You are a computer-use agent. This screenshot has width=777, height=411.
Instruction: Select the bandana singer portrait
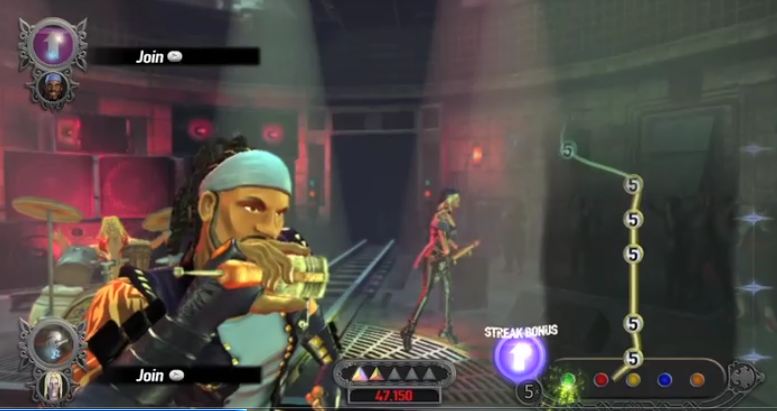click(x=53, y=87)
